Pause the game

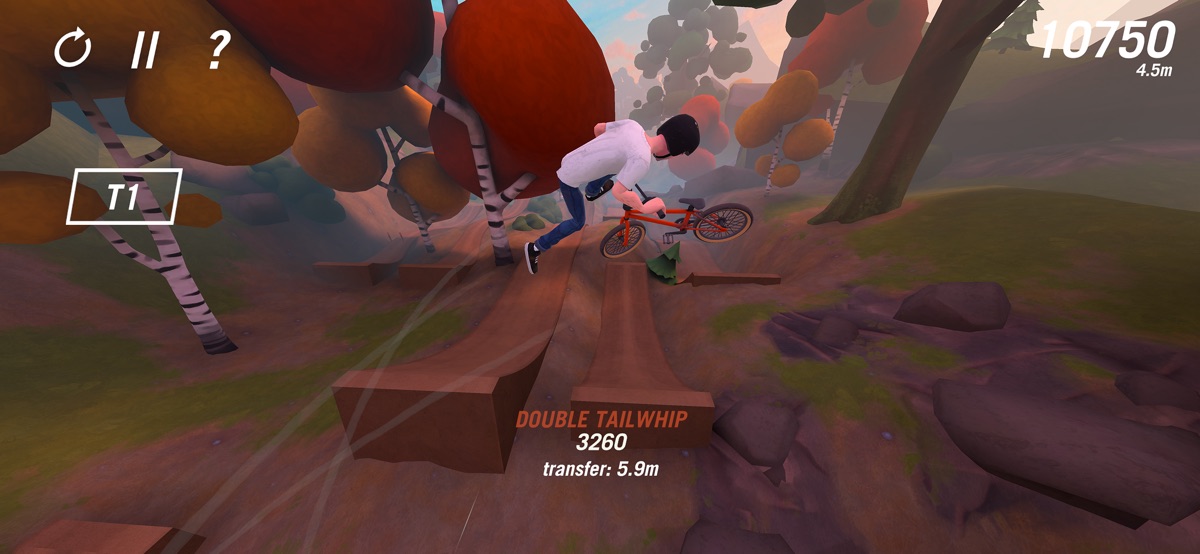coord(145,49)
